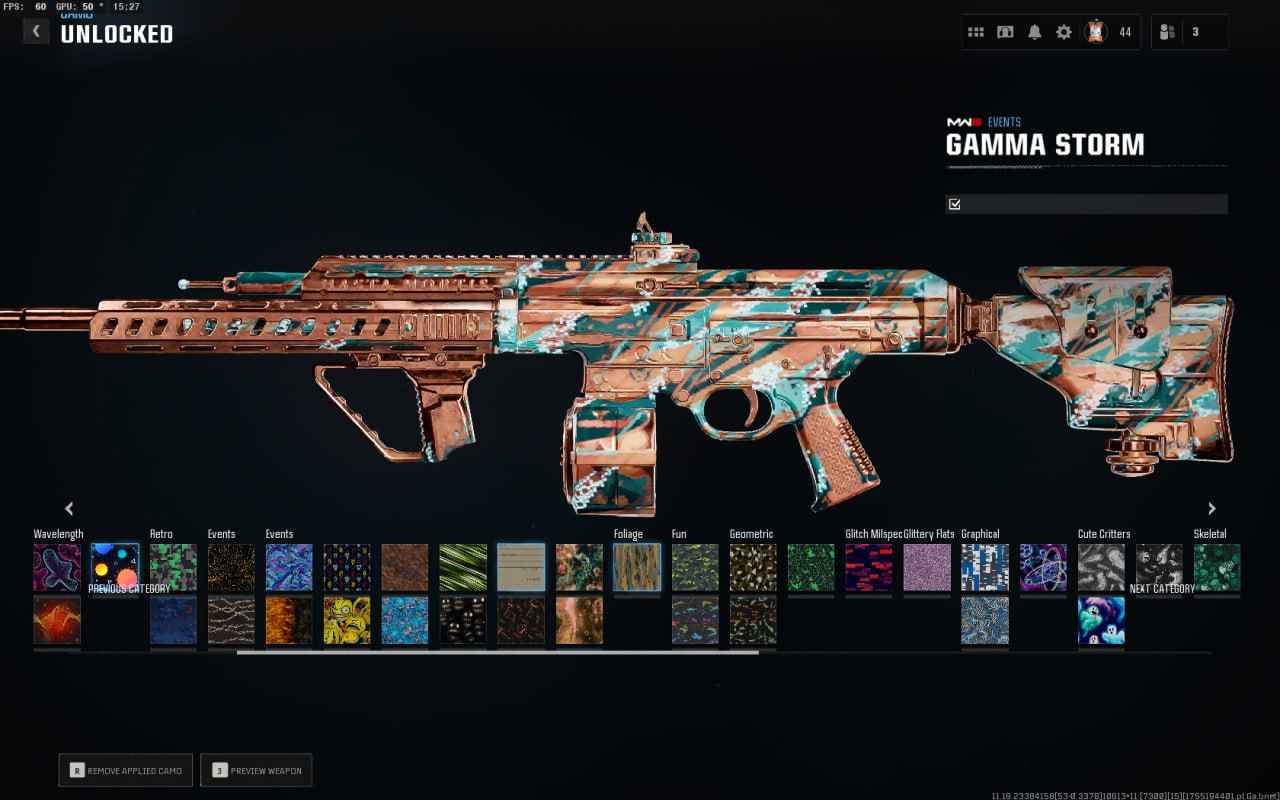The height and width of the screenshot is (800, 1280).
Task: Select the Wavelength pink squiggle camo
Action: click(x=57, y=567)
